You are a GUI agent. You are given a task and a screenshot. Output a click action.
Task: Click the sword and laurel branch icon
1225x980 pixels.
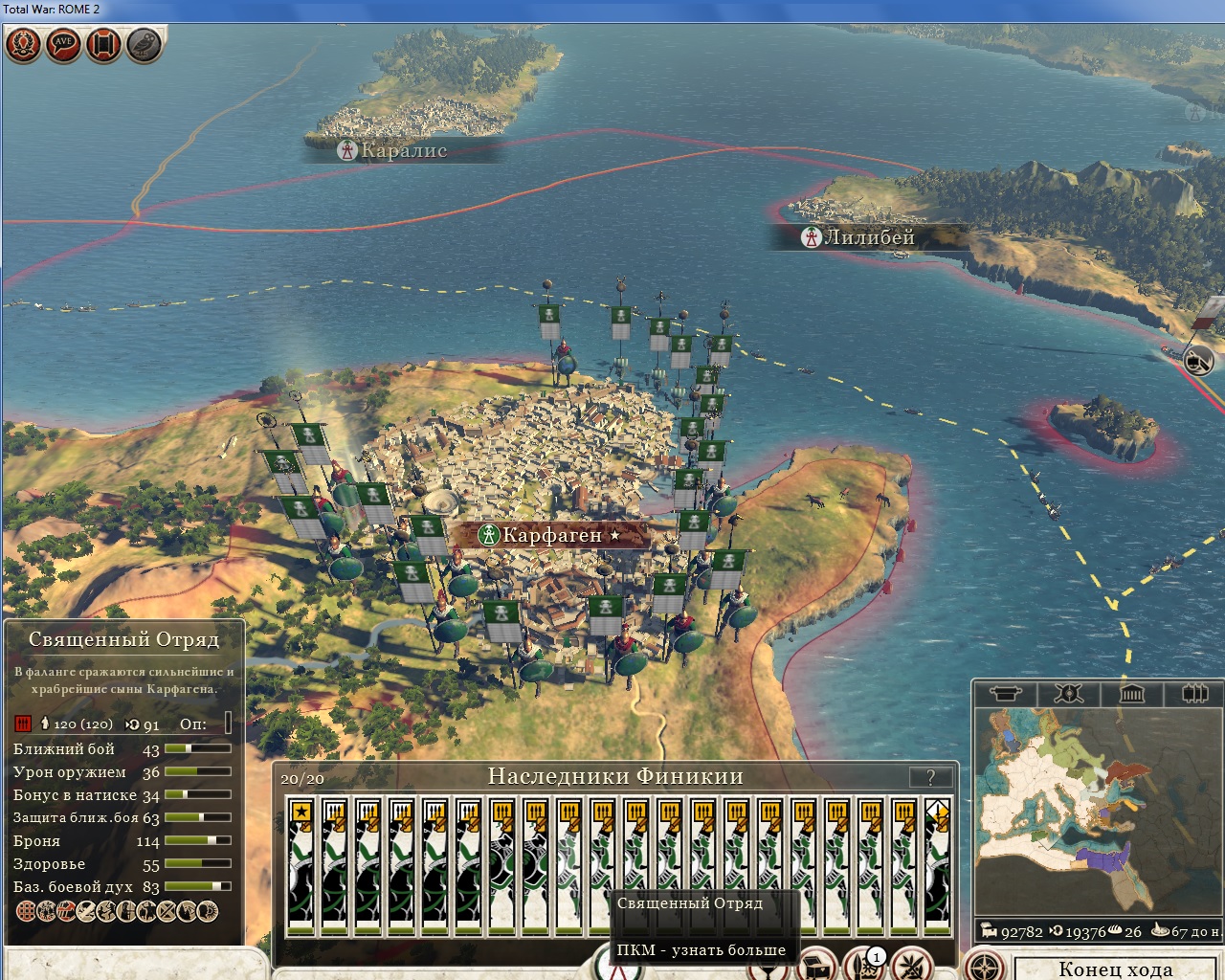[910, 965]
